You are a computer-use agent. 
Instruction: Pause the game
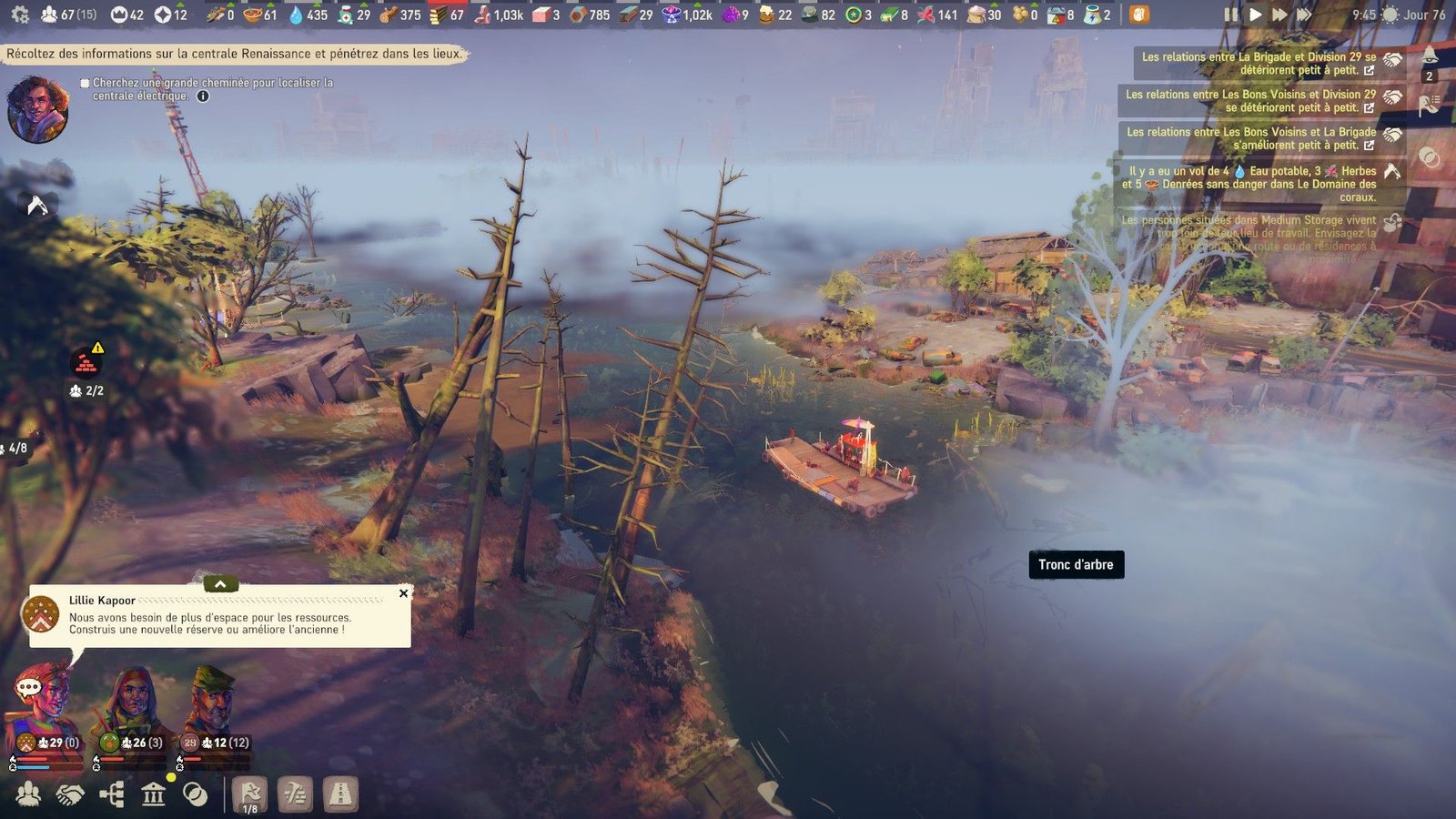click(1231, 15)
